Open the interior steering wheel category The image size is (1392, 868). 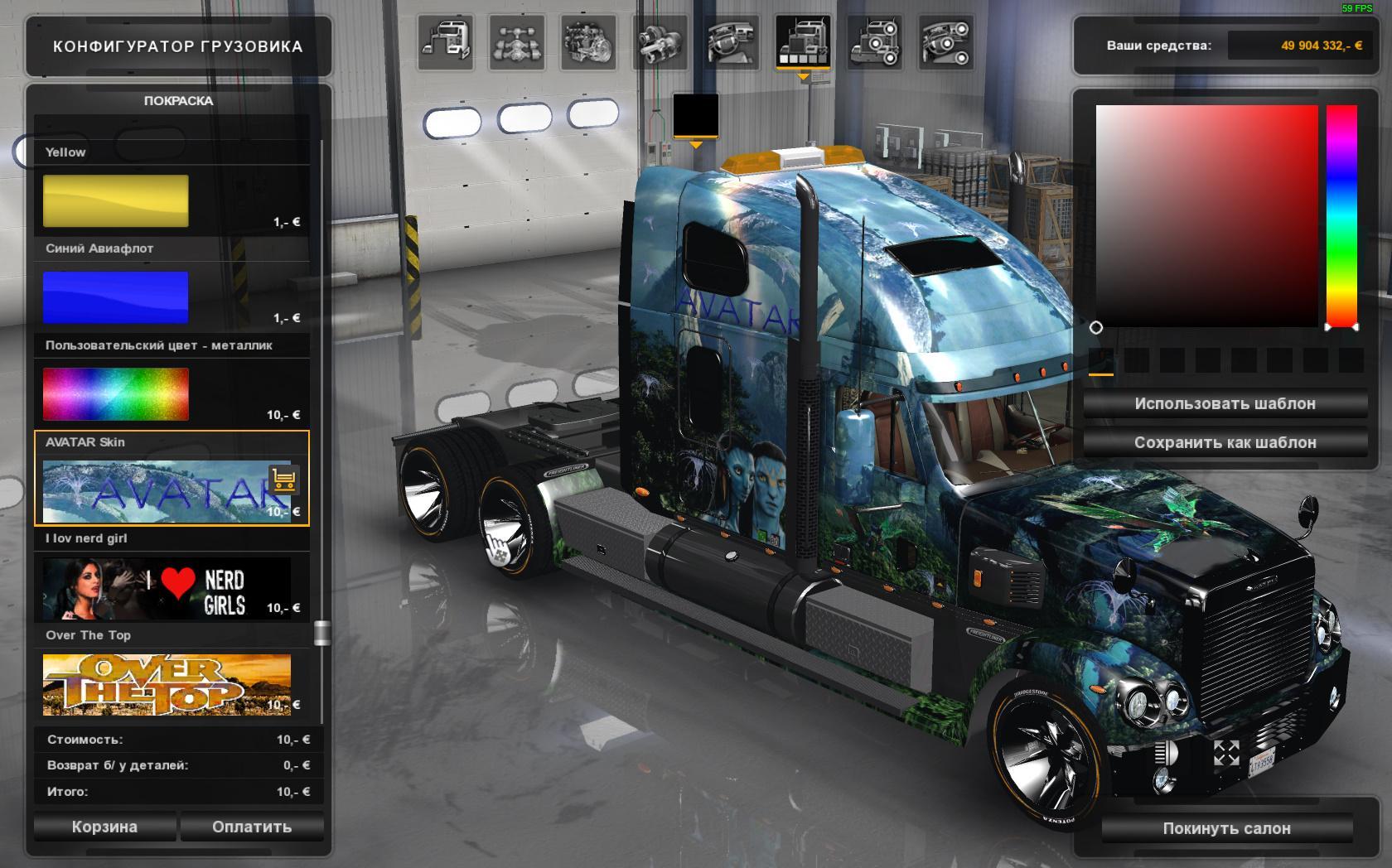[x=732, y=42]
